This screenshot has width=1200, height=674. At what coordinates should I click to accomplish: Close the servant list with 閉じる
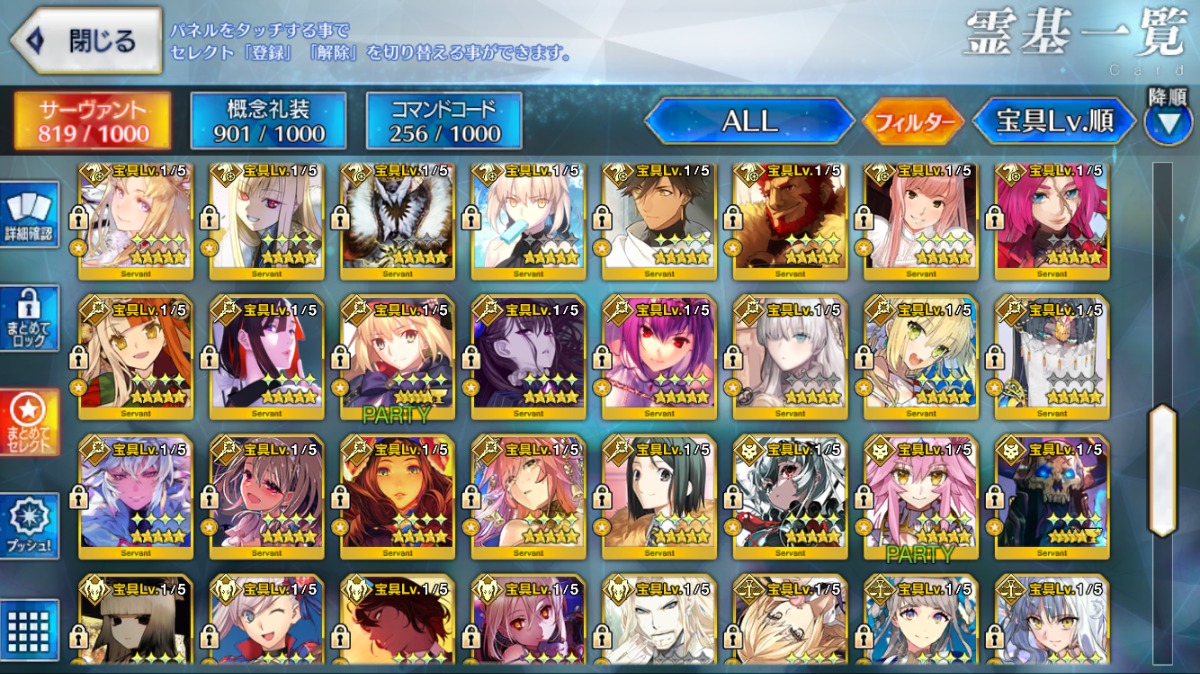click(86, 41)
